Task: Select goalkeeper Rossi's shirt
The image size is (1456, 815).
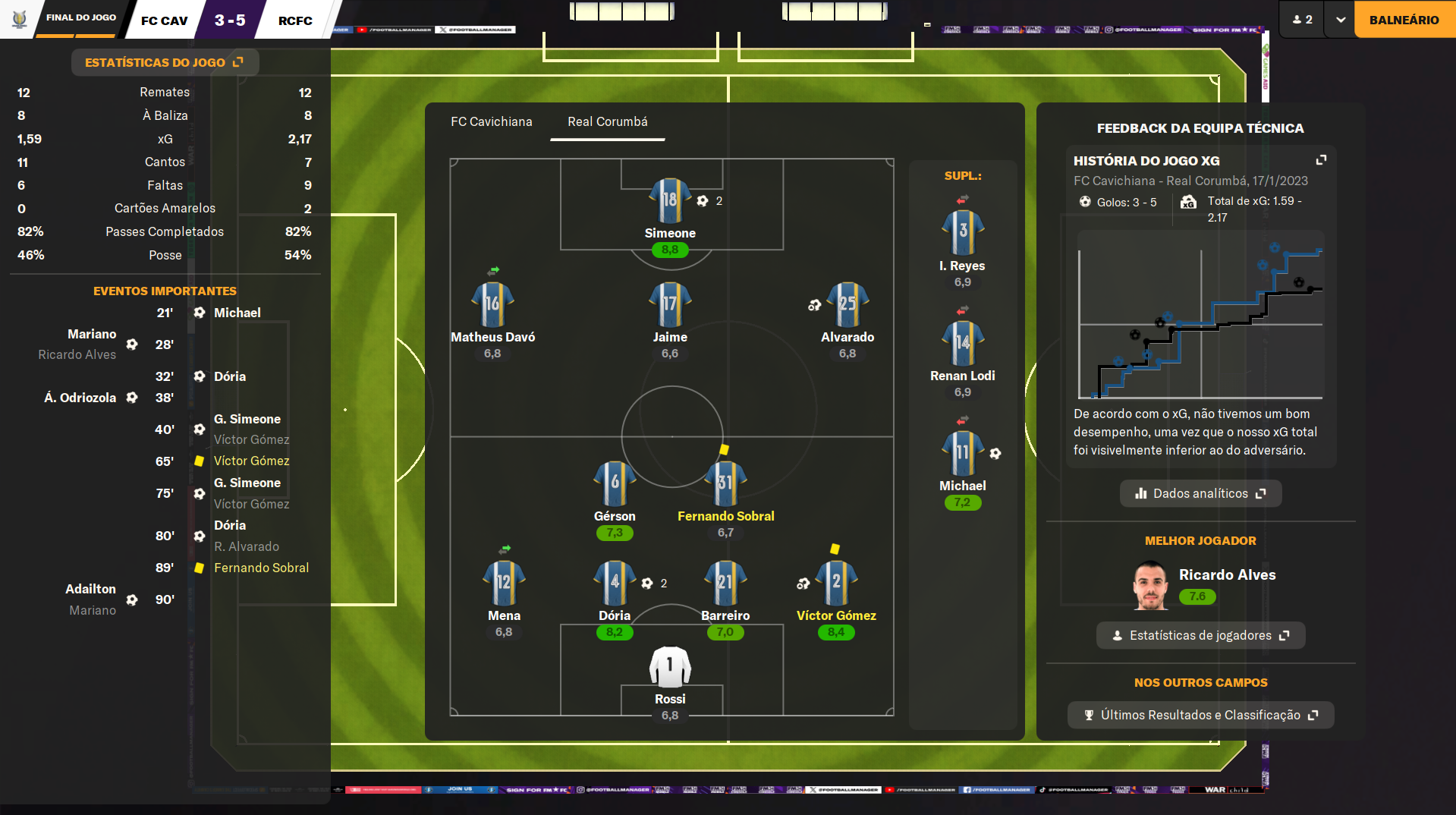Action: pyautogui.click(x=669, y=666)
